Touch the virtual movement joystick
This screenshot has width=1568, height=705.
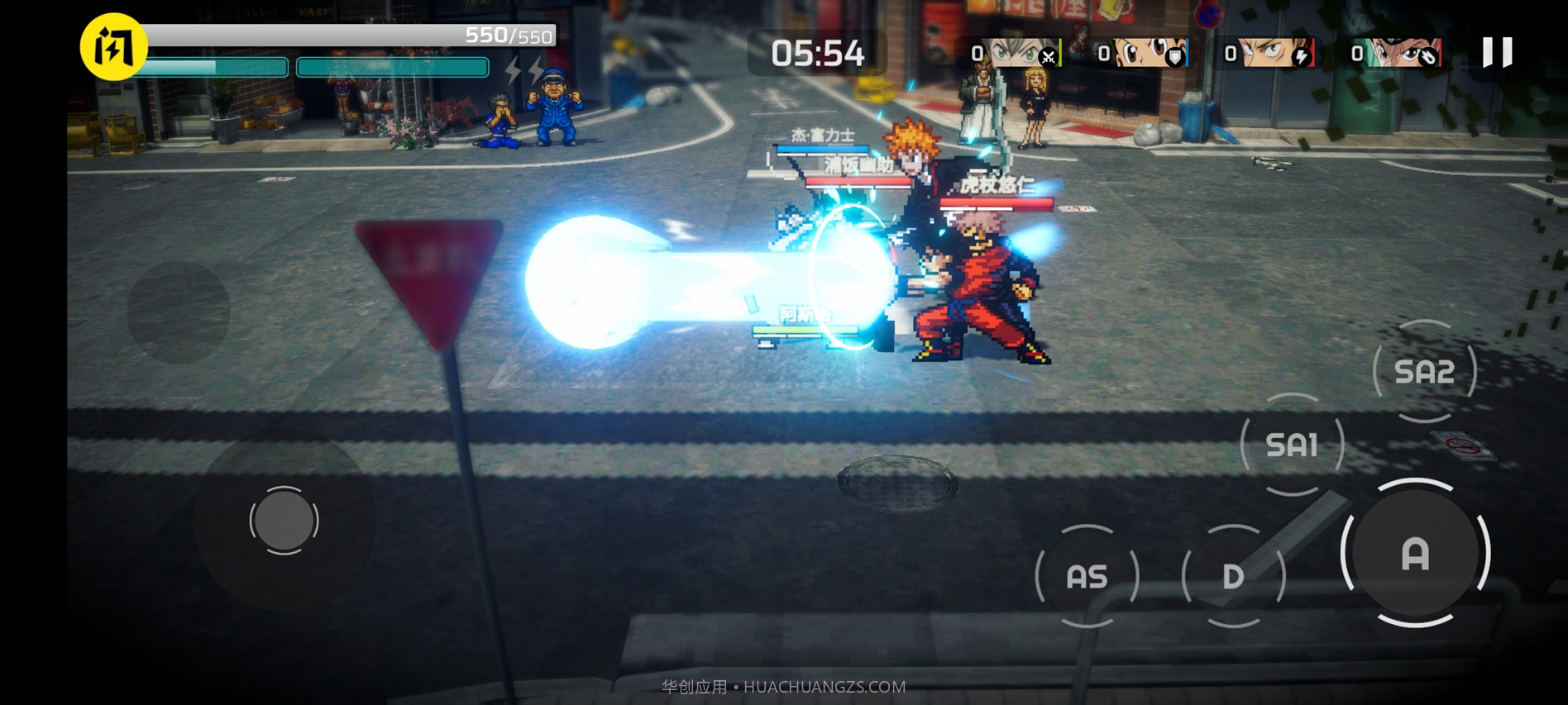pos(284,521)
